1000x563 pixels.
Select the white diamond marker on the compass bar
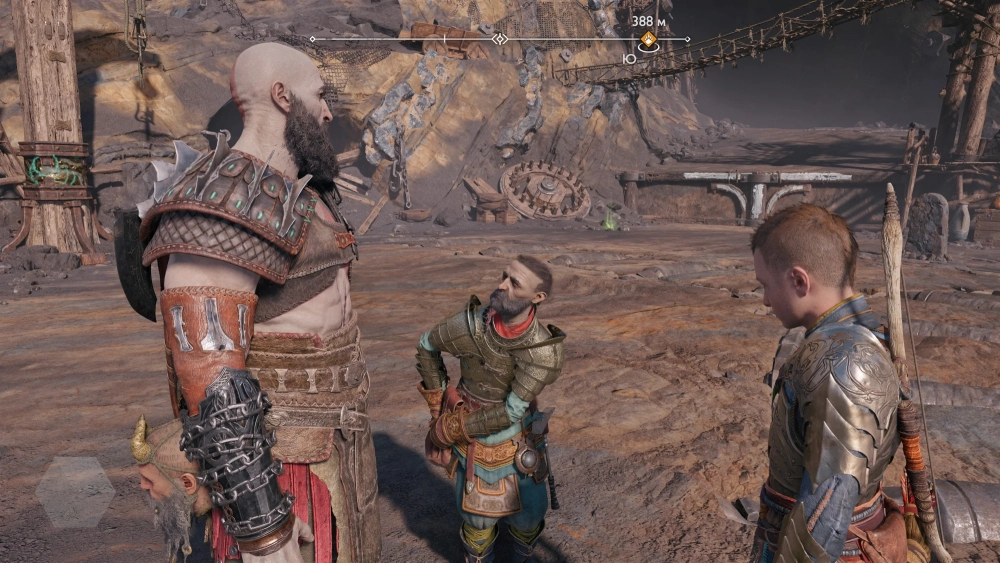point(500,39)
